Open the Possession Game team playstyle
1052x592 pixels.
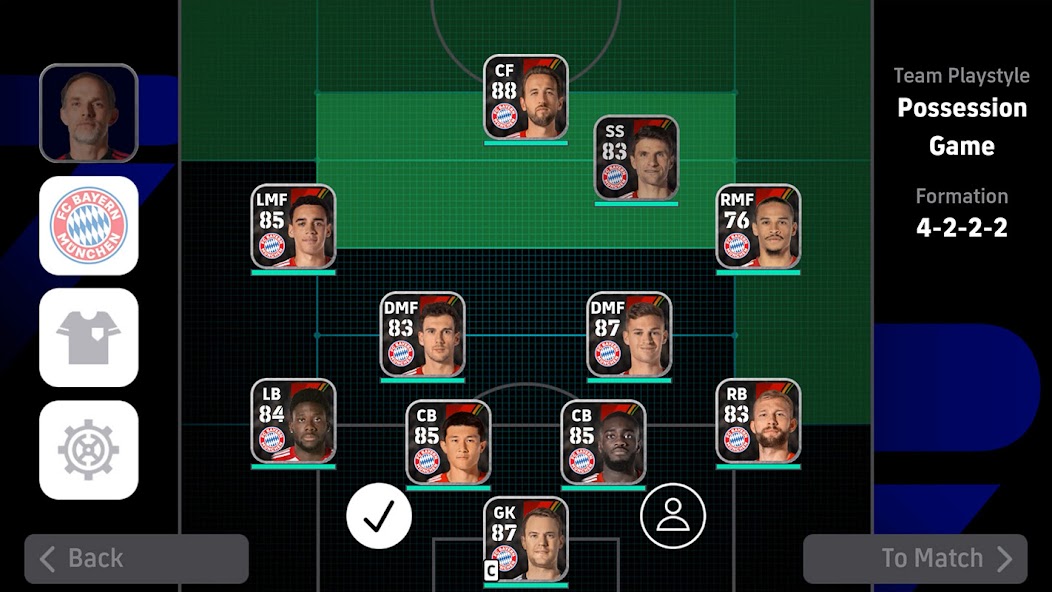pyautogui.click(x=961, y=126)
